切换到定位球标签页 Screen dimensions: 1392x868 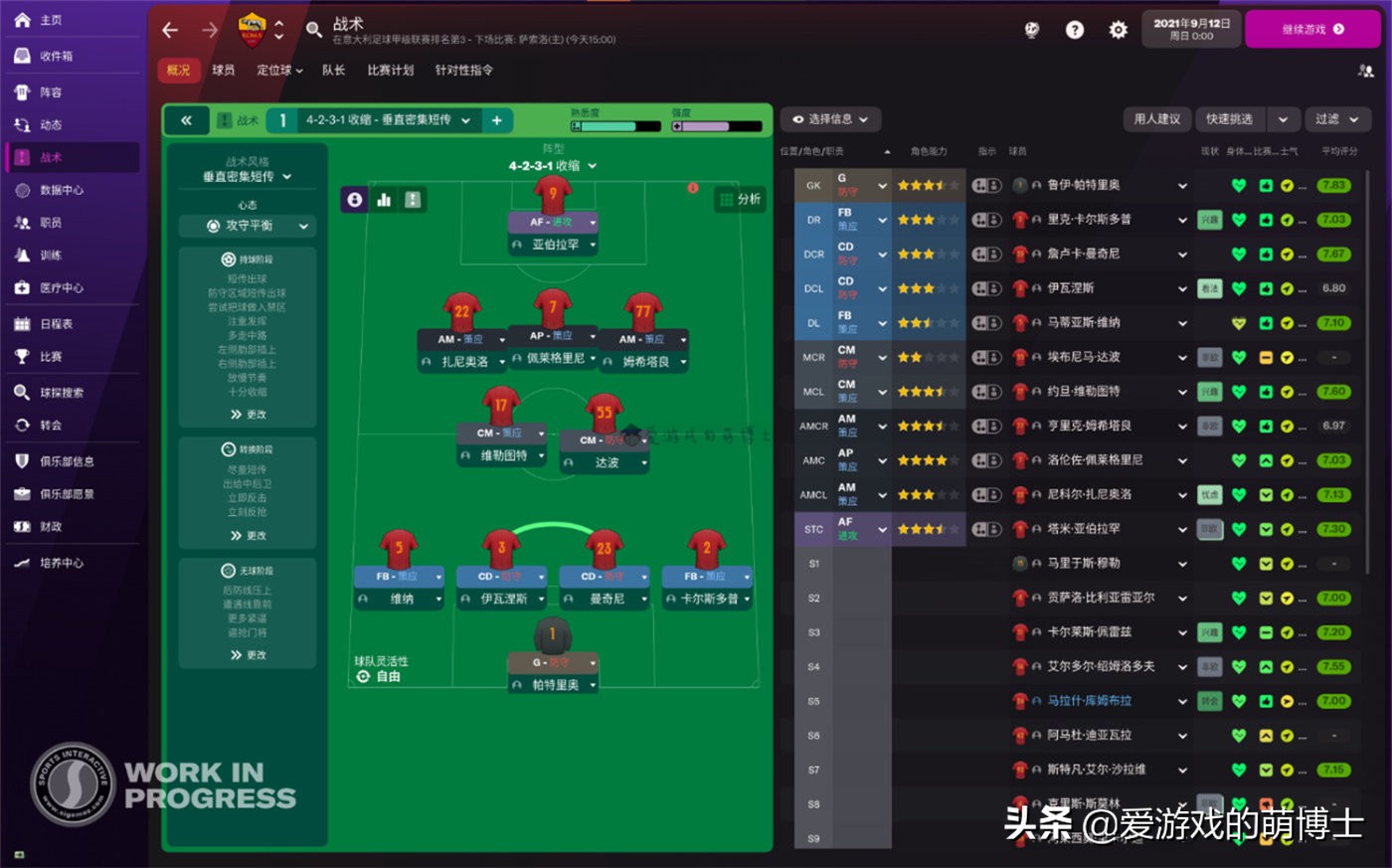pos(276,71)
